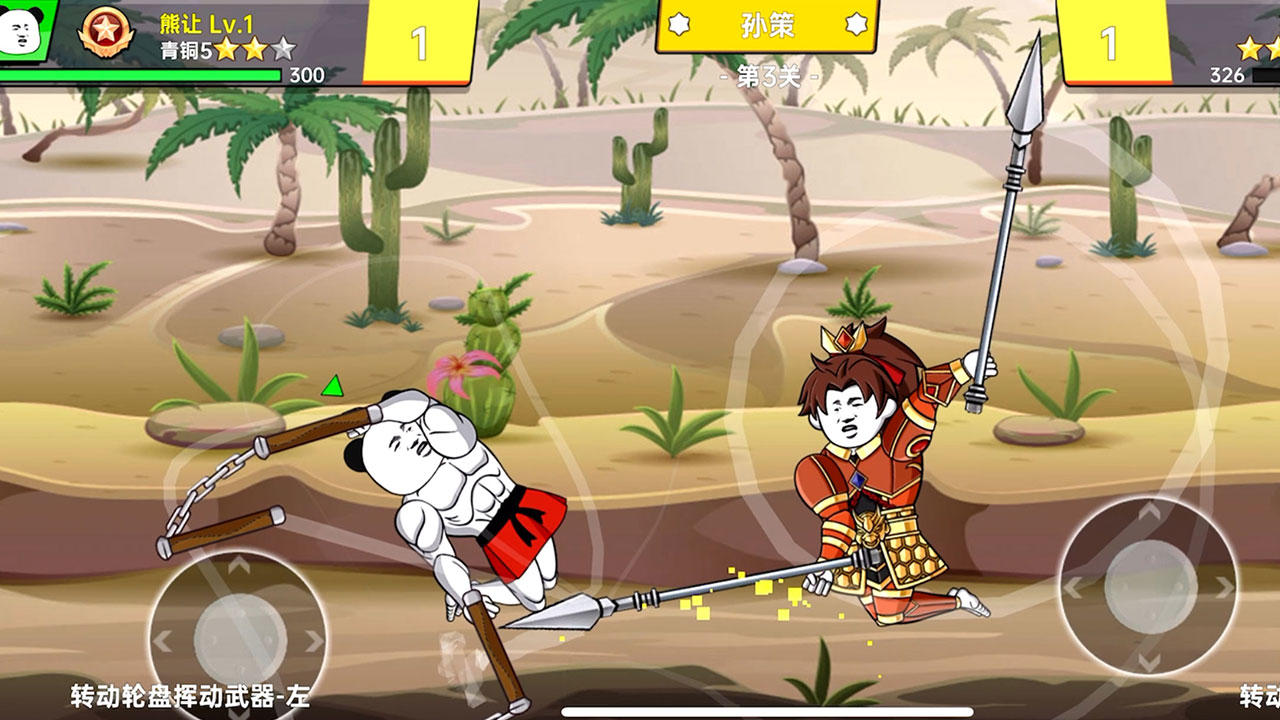Image resolution: width=1280 pixels, height=720 pixels.
Task: Tap the panda player avatar portrait
Action: tap(22, 30)
